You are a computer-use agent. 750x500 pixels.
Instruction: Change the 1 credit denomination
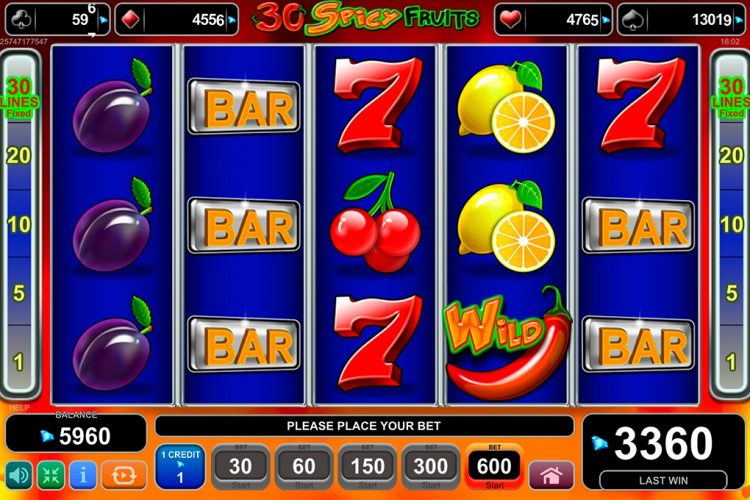pos(180,467)
